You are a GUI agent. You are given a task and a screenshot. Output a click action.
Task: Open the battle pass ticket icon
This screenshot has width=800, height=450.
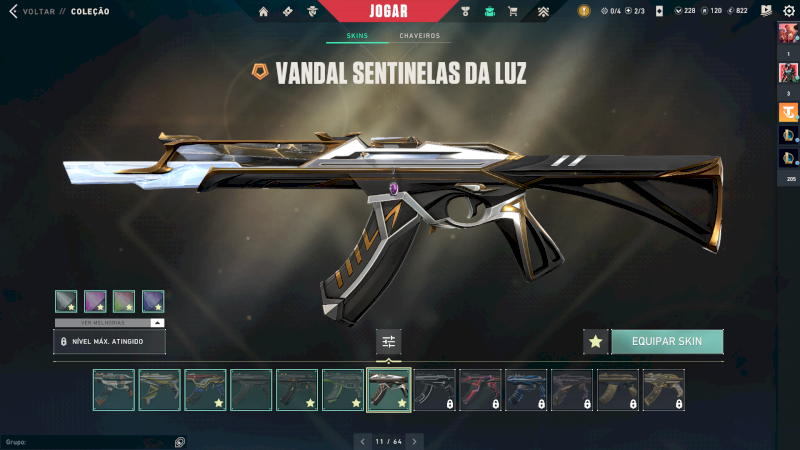[288, 12]
